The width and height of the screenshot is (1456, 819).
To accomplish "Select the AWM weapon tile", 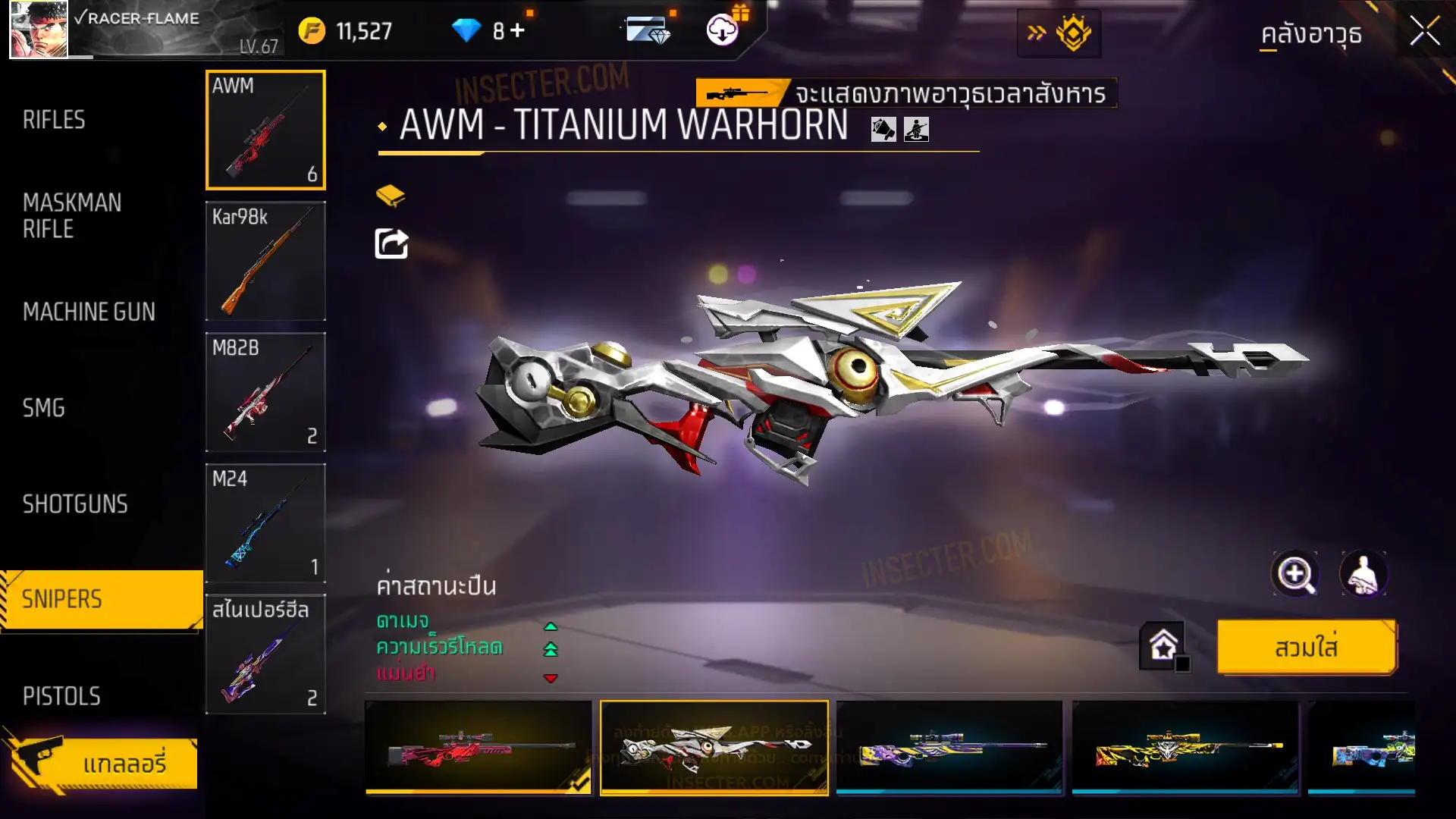I will pyautogui.click(x=265, y=130).
